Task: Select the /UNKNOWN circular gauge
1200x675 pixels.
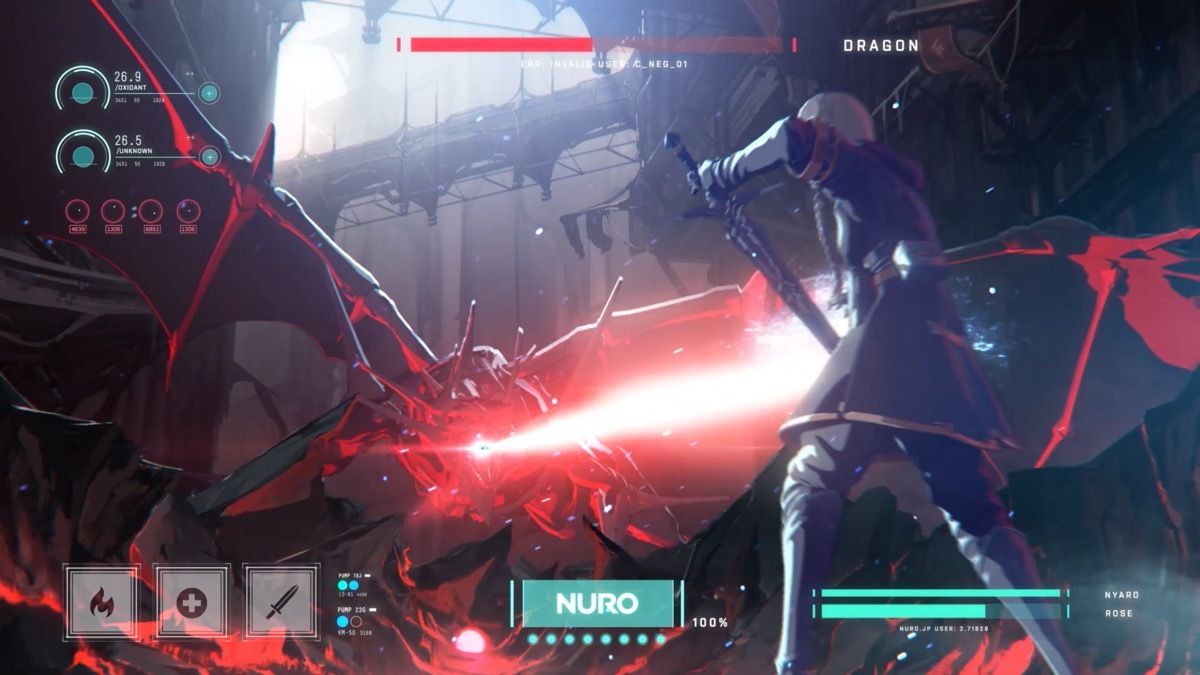Action: (83, 155)
